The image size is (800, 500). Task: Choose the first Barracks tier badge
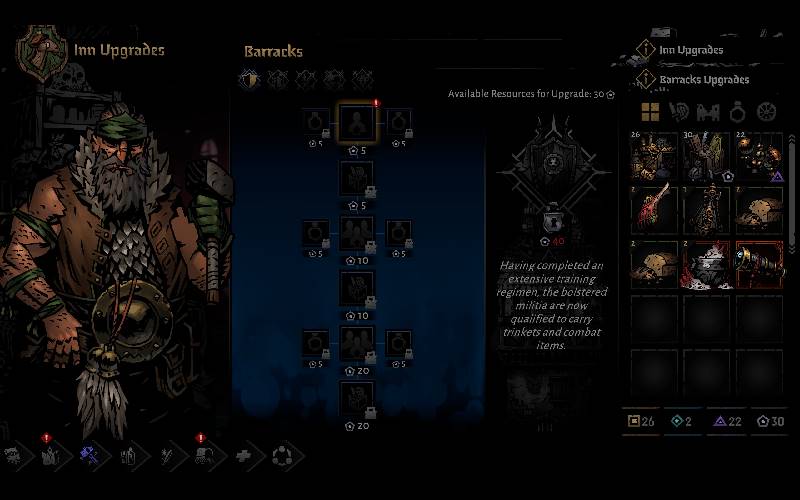click(x=250, y=79)
